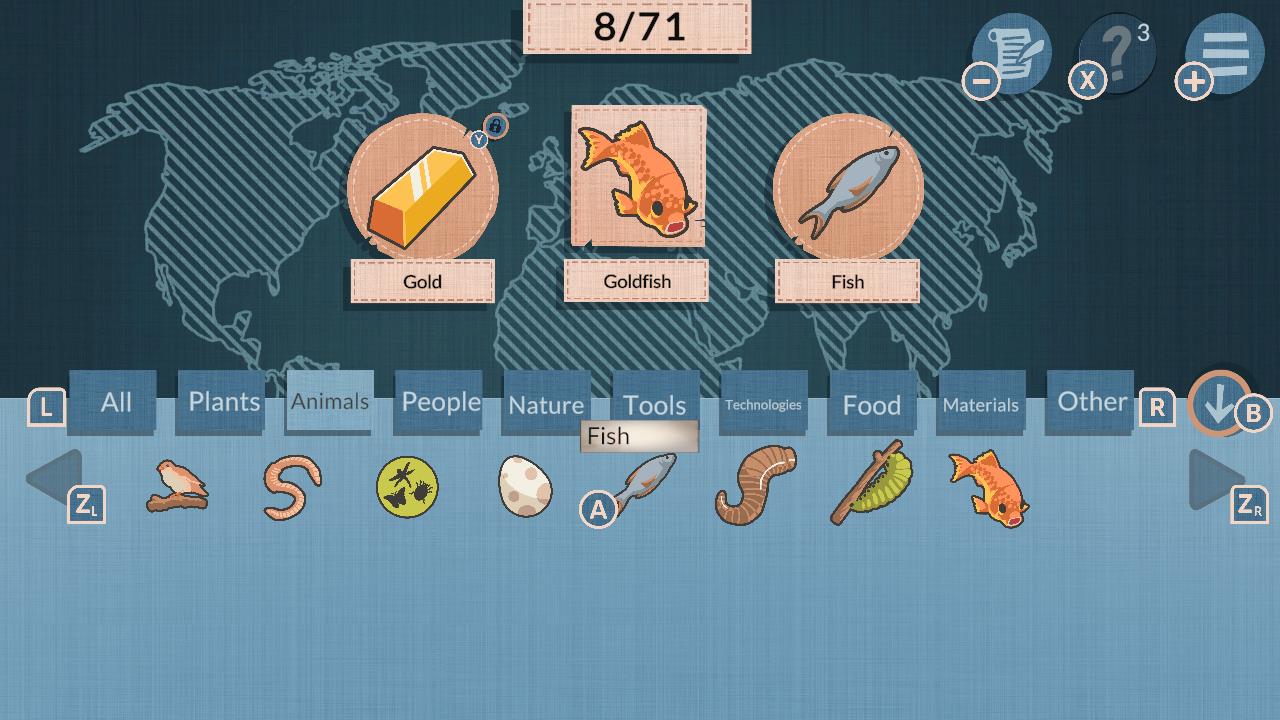Click the 8/71 progress counter

(x=636, y=27)
